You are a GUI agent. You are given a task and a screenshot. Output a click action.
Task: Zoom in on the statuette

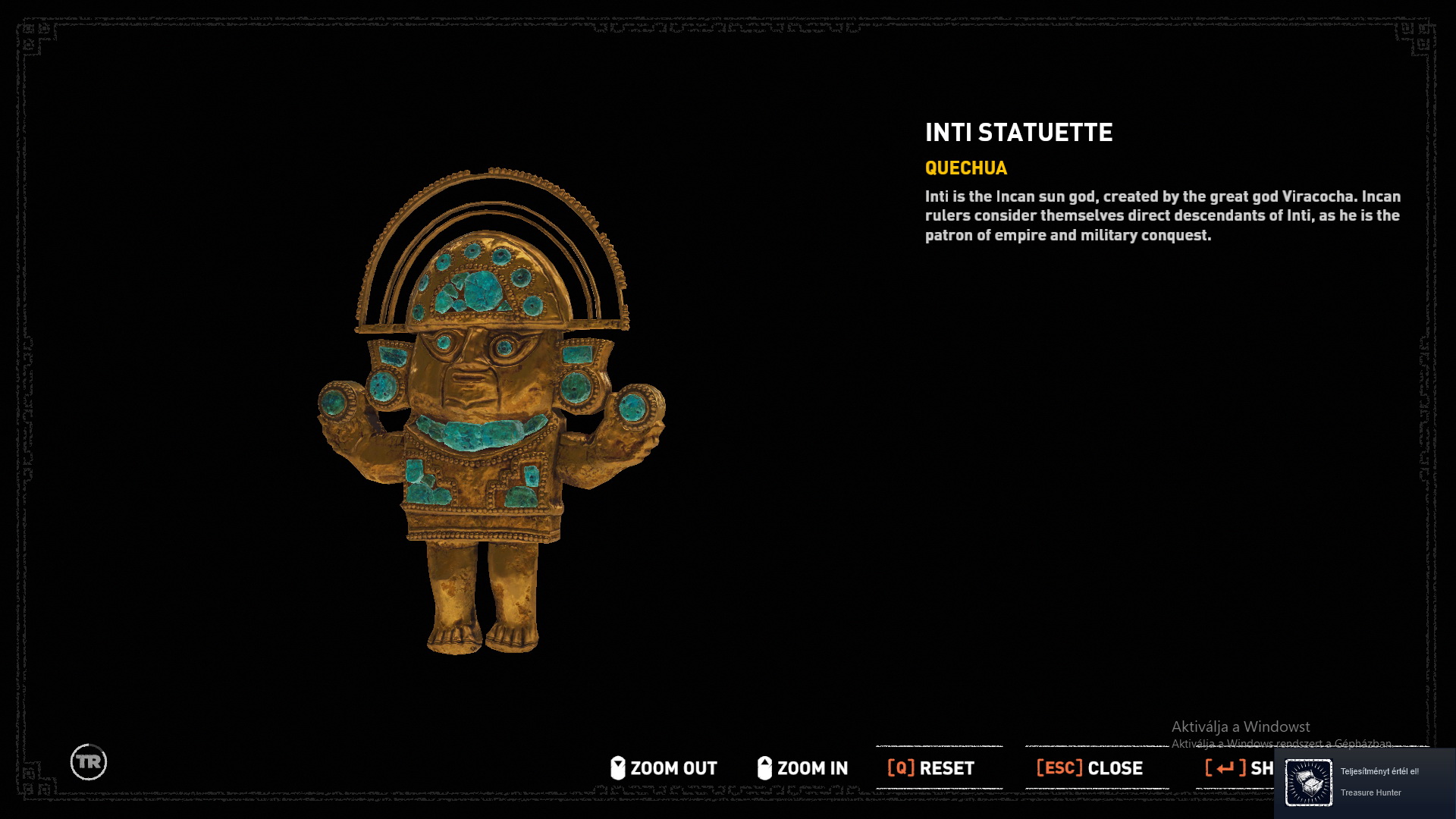point(802,768)
